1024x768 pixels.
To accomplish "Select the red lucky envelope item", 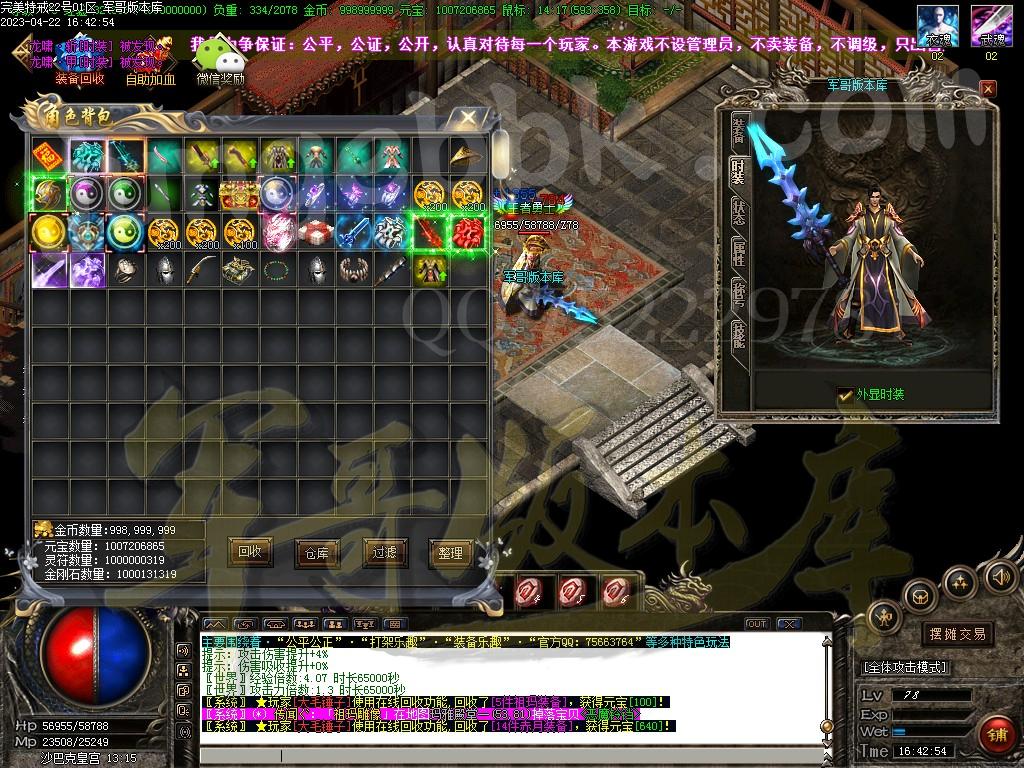I will click(45, 156).
